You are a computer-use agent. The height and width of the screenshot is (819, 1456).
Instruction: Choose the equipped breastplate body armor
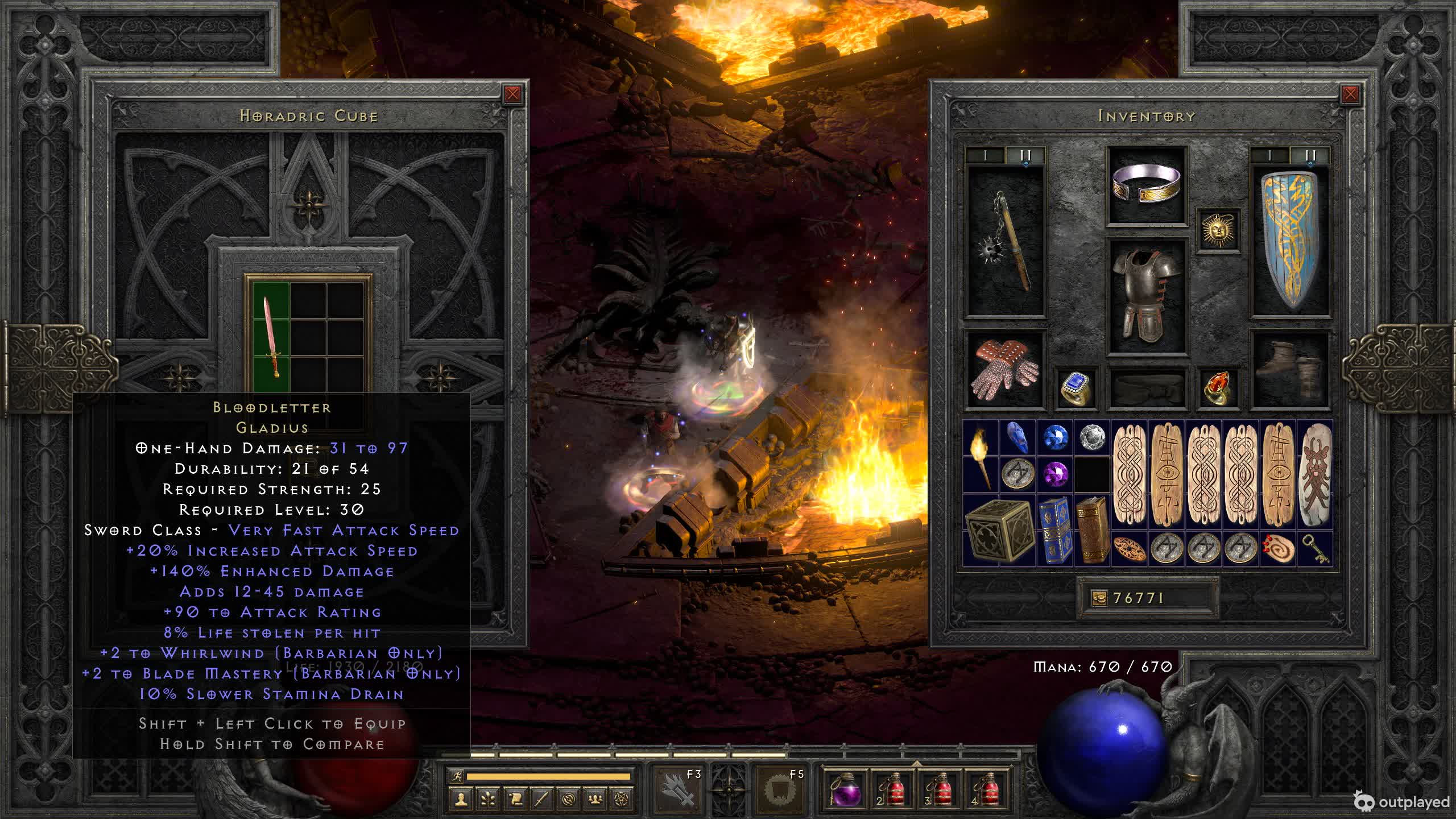click(1146, 296)
